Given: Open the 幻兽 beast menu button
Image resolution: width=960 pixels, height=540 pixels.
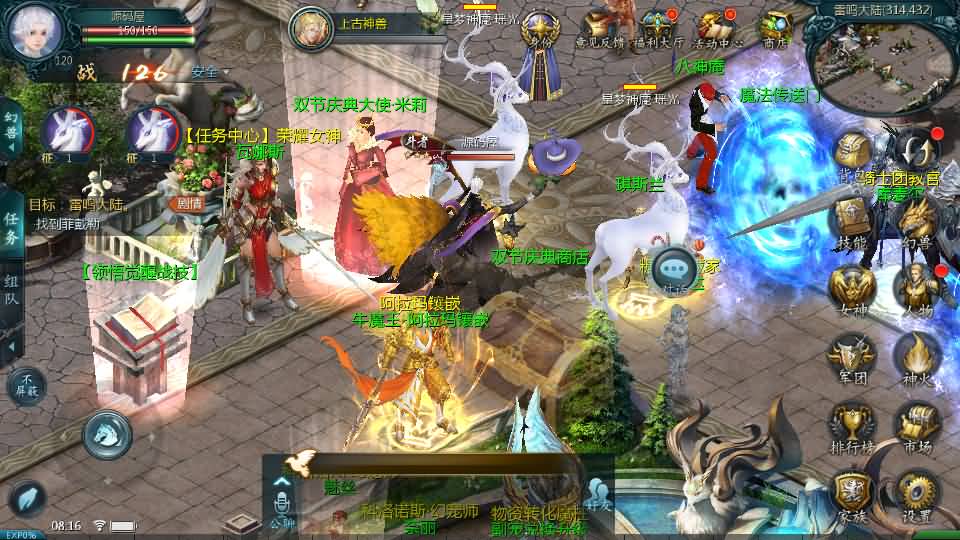Looking at the screenshot, I should tap(916, 222).
